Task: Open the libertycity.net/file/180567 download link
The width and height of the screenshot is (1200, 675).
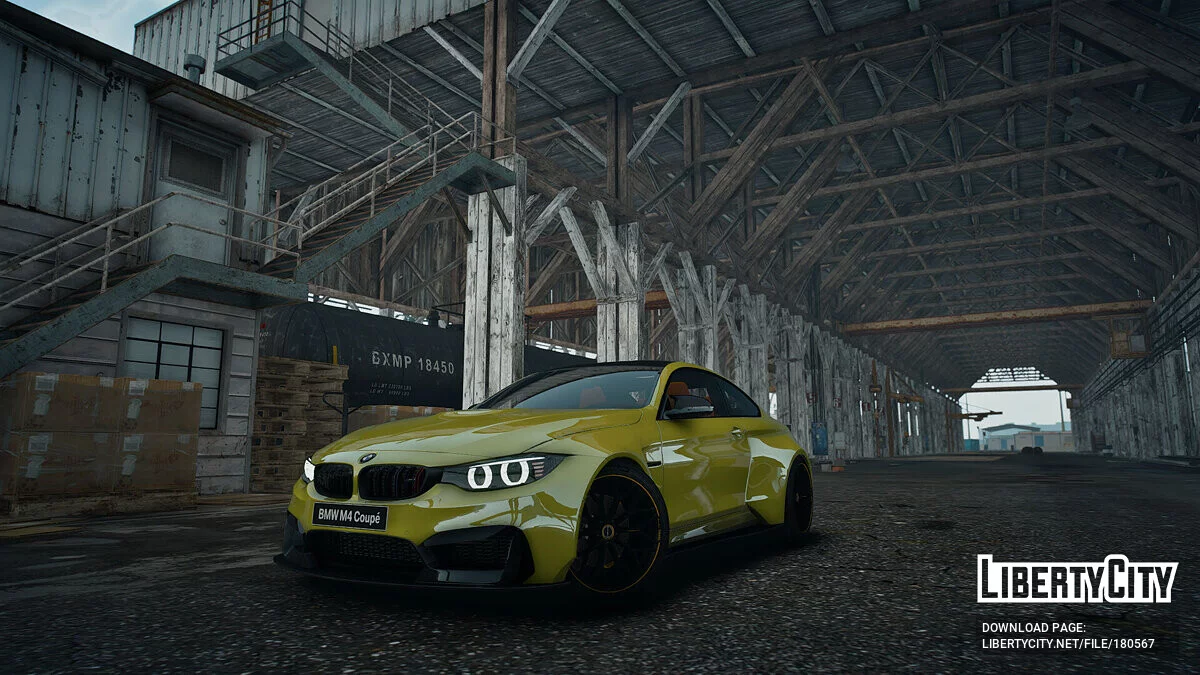Action: tap(1067, 644)
